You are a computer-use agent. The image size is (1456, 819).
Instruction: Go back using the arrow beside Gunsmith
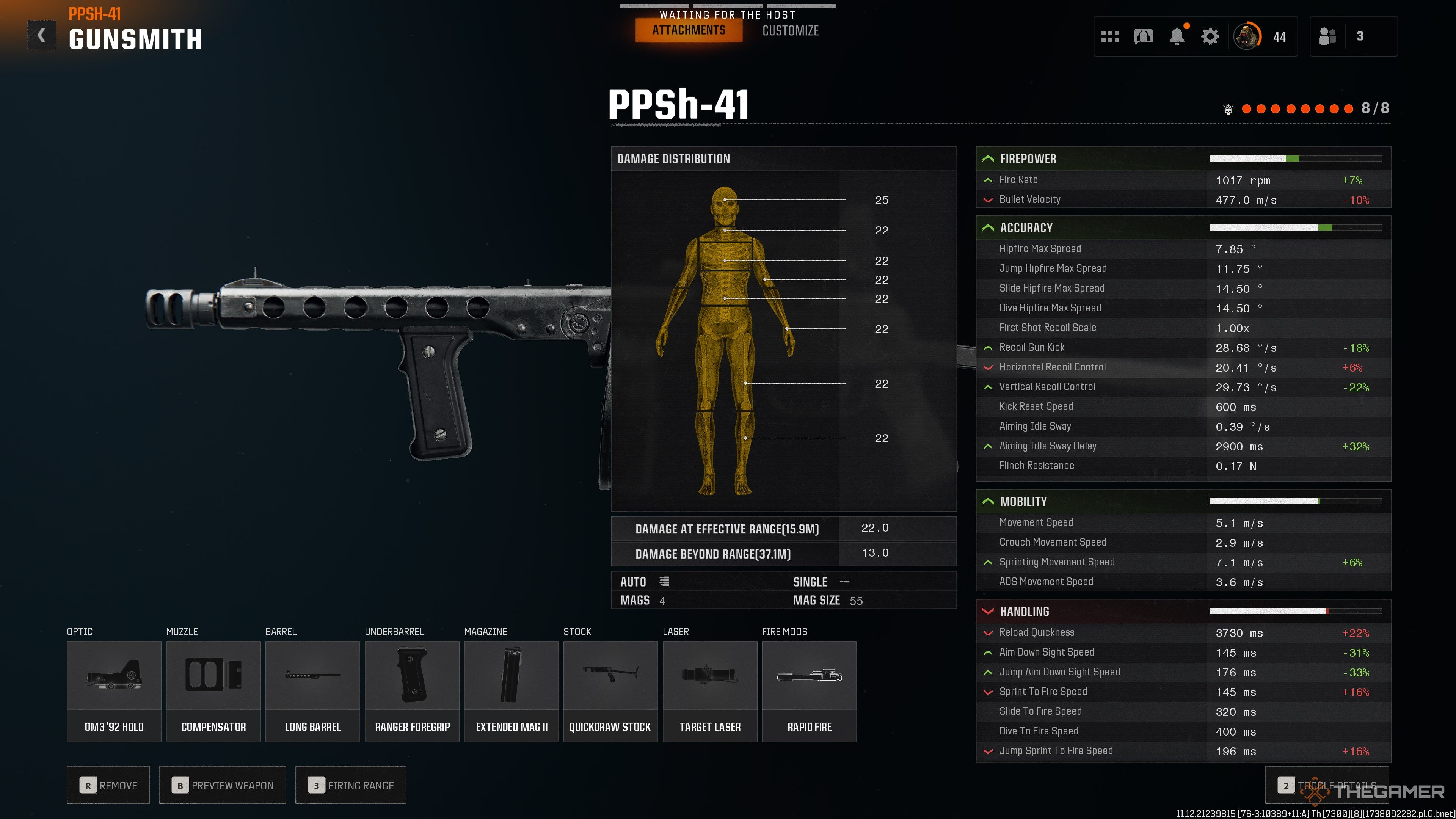click(x=42, y=36)
